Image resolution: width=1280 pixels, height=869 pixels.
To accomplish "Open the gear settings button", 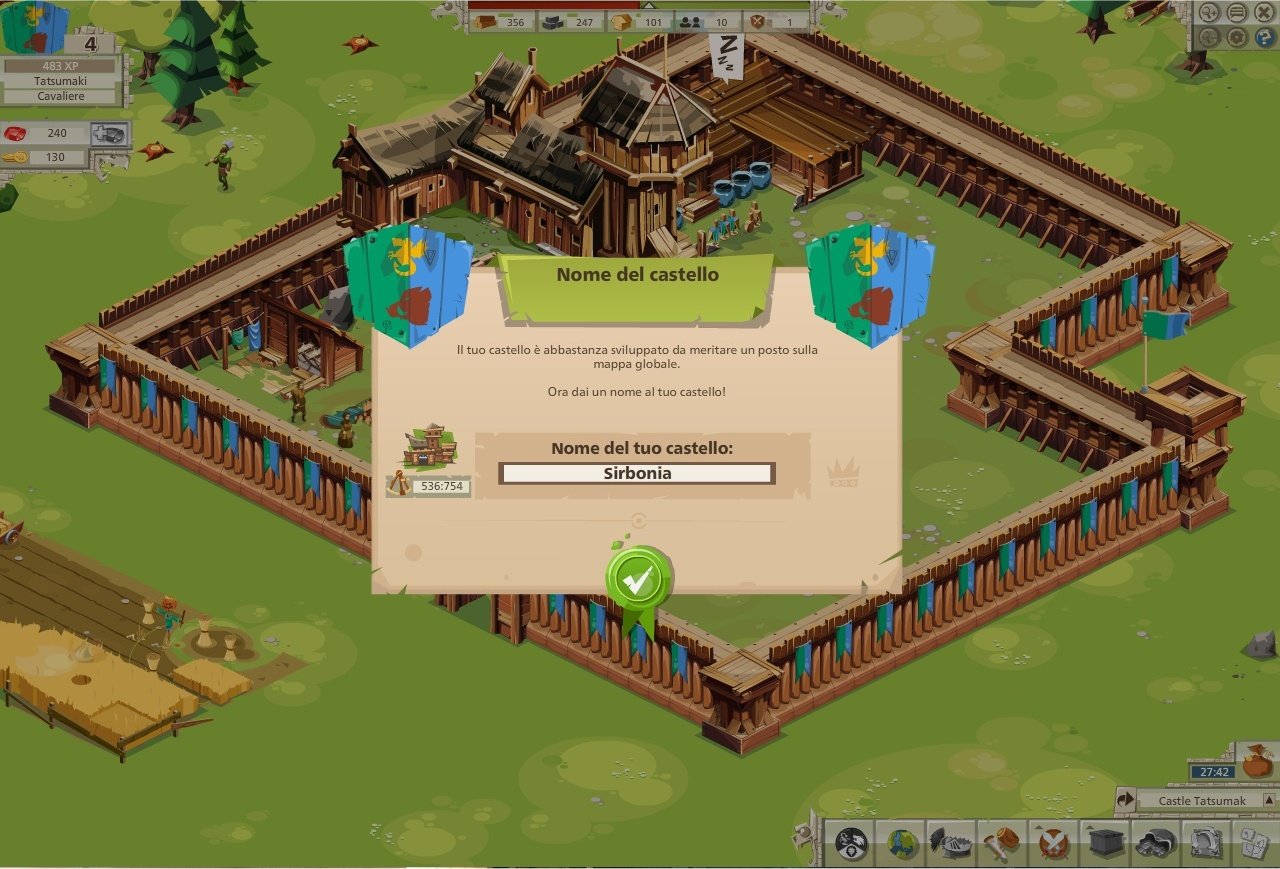I will click(1237, 38).
